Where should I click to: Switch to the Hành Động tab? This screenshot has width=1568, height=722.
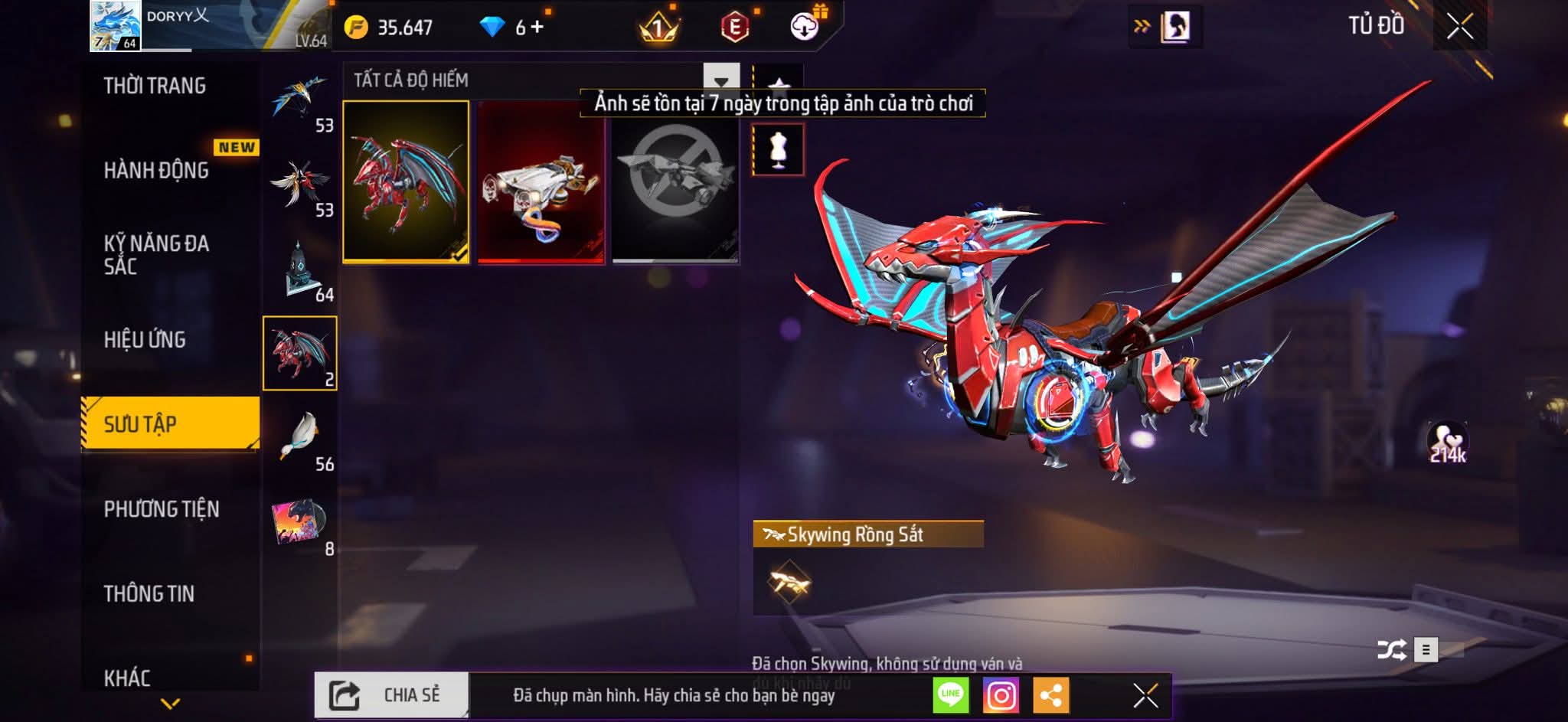(156, 170)
